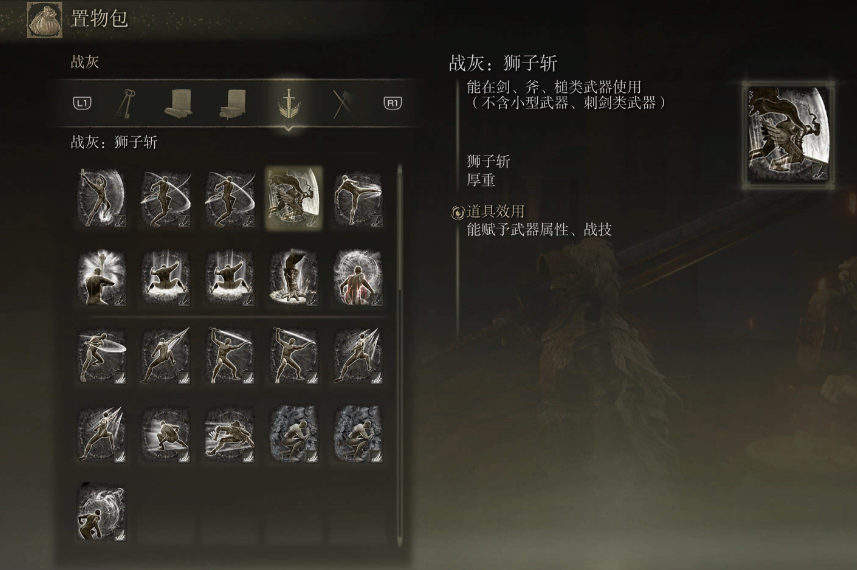
Task: Select the sword-raised figure with flame at feet
Action: [x=101, y=197]
